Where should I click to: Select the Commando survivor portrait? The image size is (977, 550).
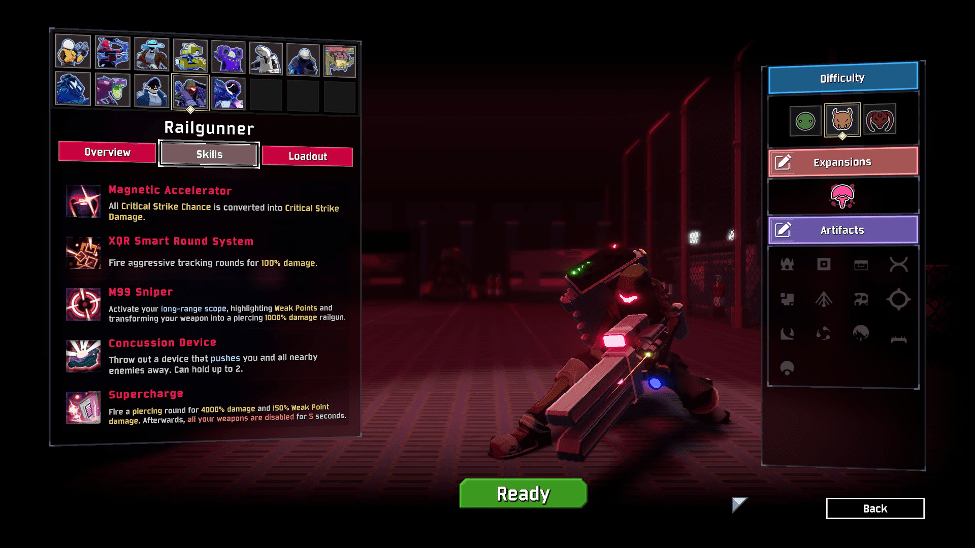coord(73,53)
